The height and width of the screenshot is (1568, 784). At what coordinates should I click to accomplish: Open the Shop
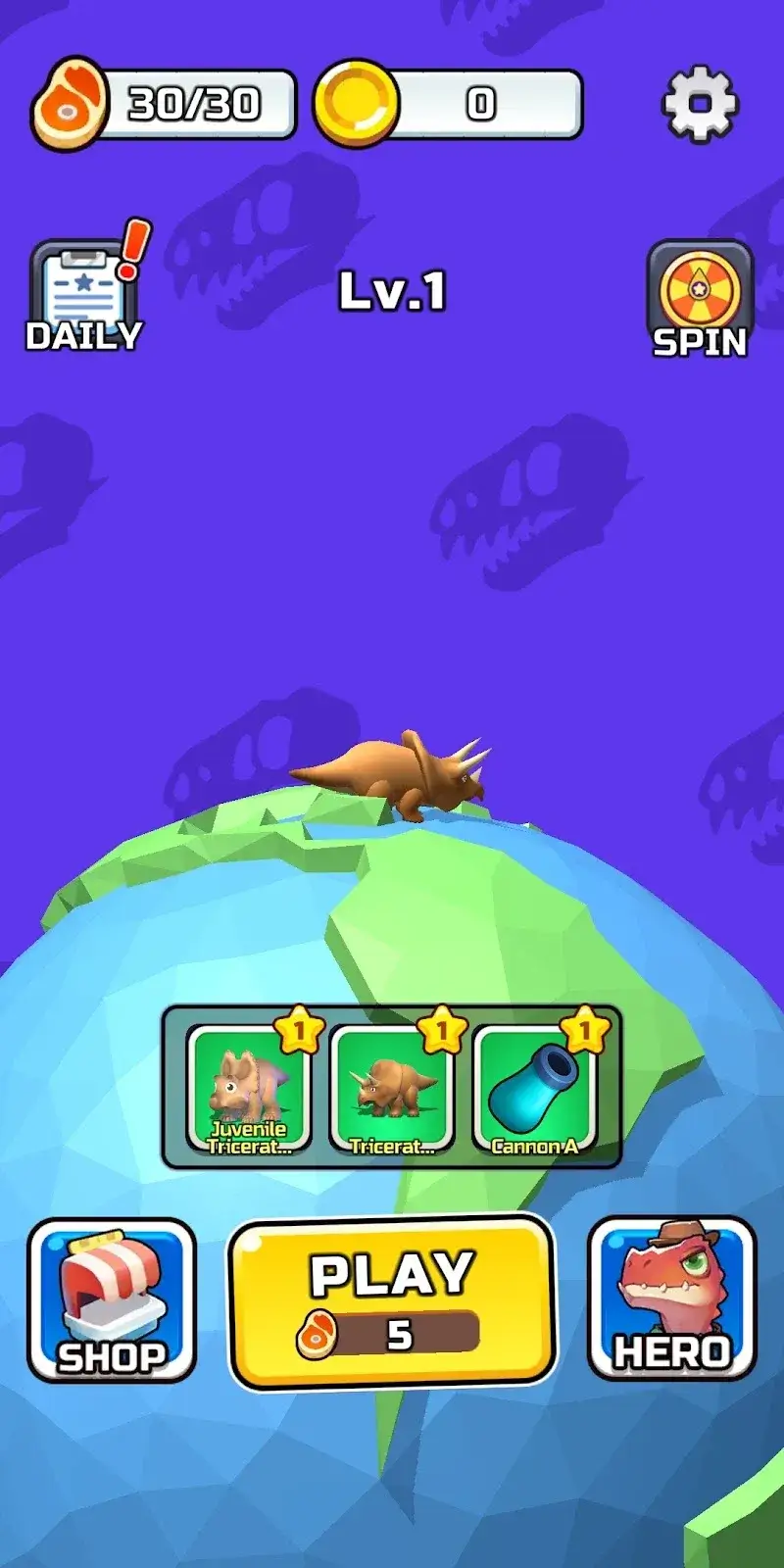point(112,1300)
